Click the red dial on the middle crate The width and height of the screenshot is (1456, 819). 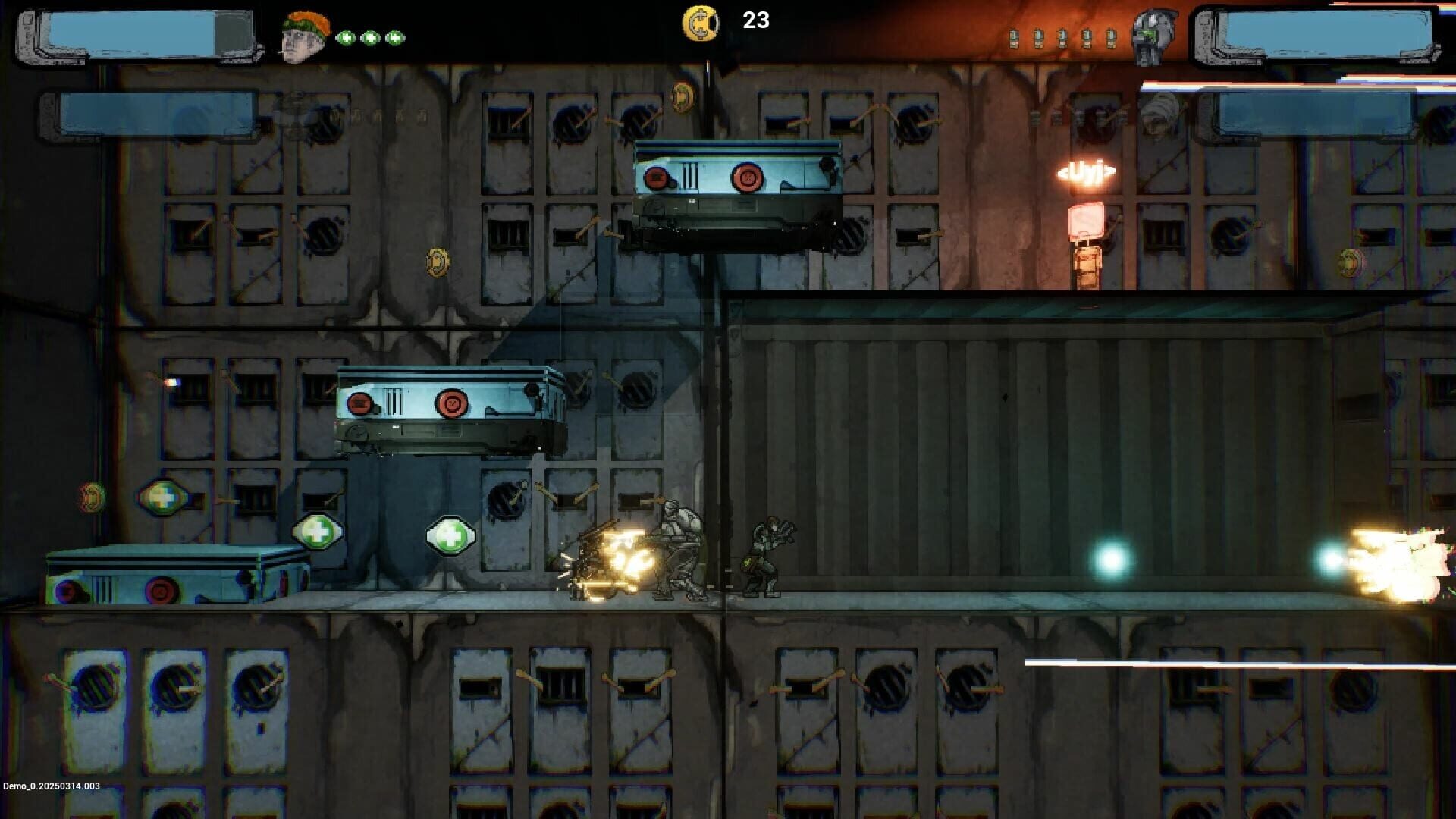tap(453, 405)
